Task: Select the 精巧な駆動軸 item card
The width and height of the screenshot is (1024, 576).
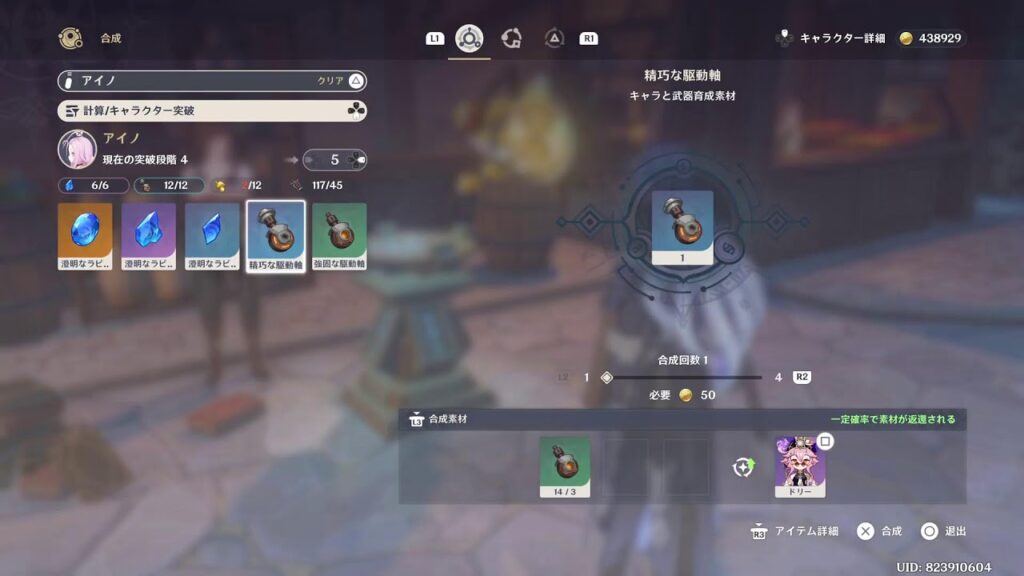Action: click(276, 237)
